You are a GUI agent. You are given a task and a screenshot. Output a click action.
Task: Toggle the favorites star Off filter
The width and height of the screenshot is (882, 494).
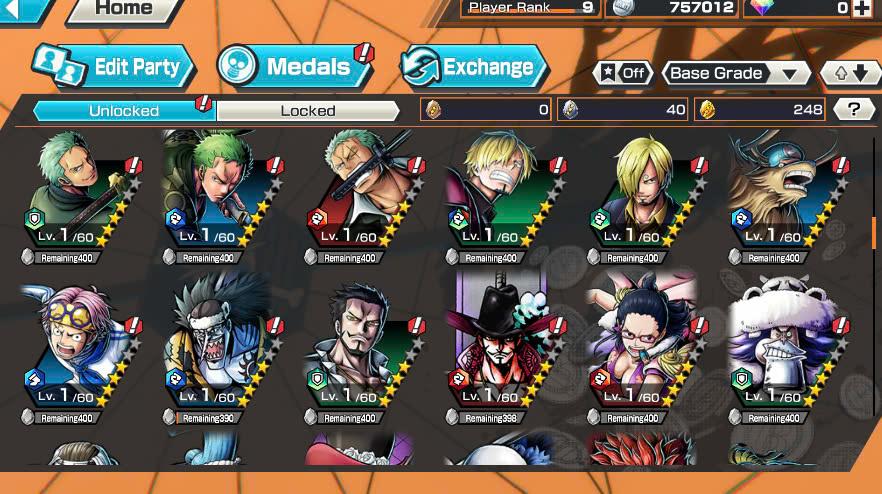(x=623, y=73)
